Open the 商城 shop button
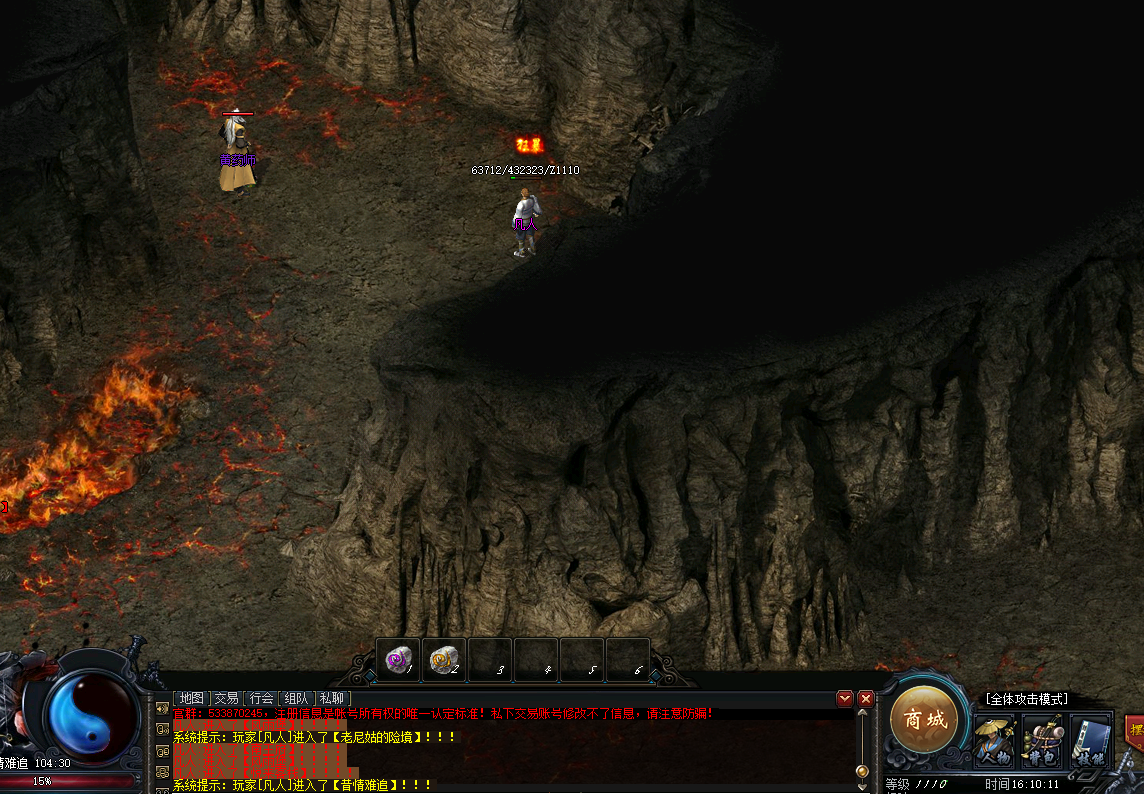The width and height of the screenshot is (1144, 794). [924, 719]
